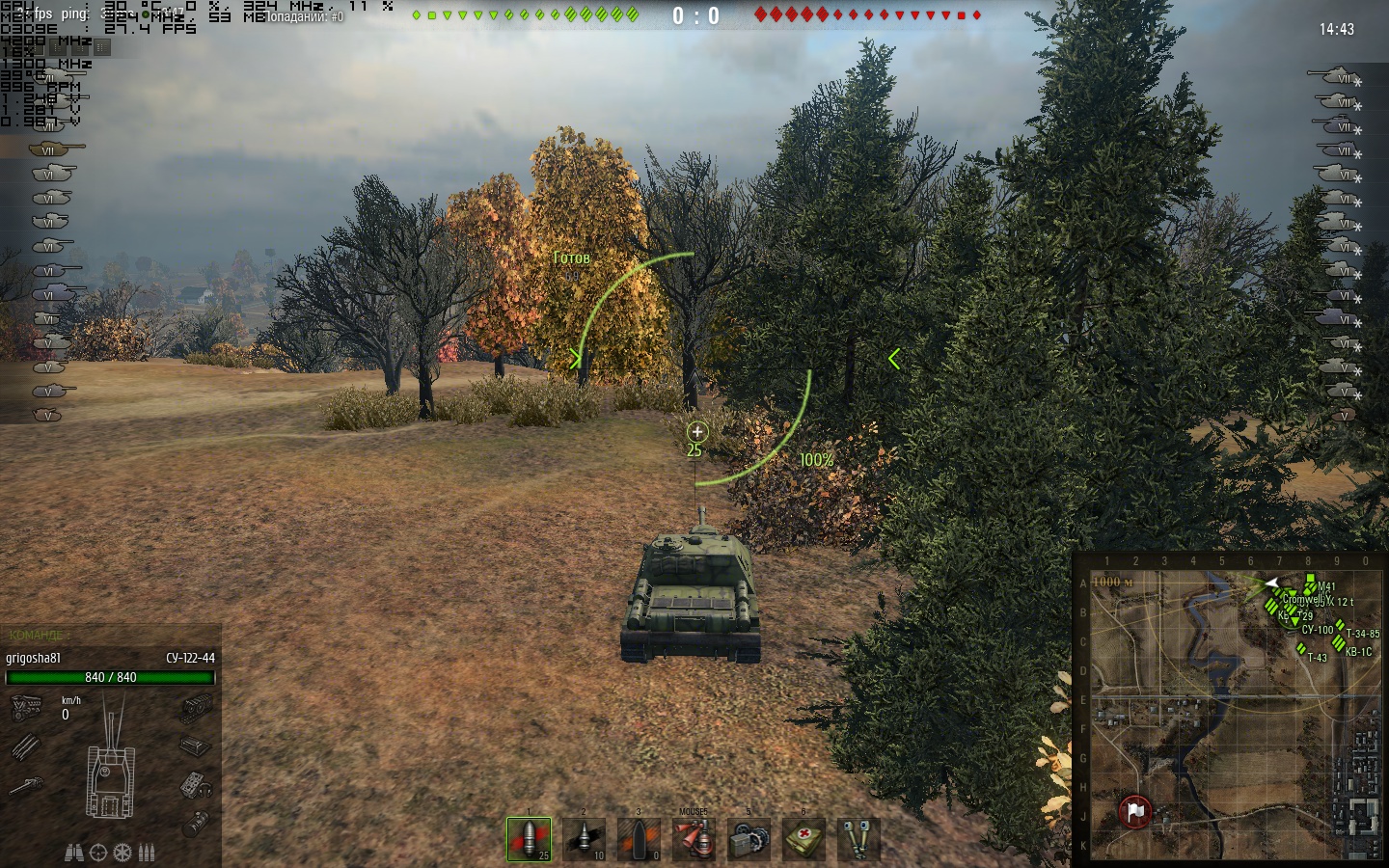Click the gun module icon in damage panel
1389x868 pixels.
(x=26, y=786)
